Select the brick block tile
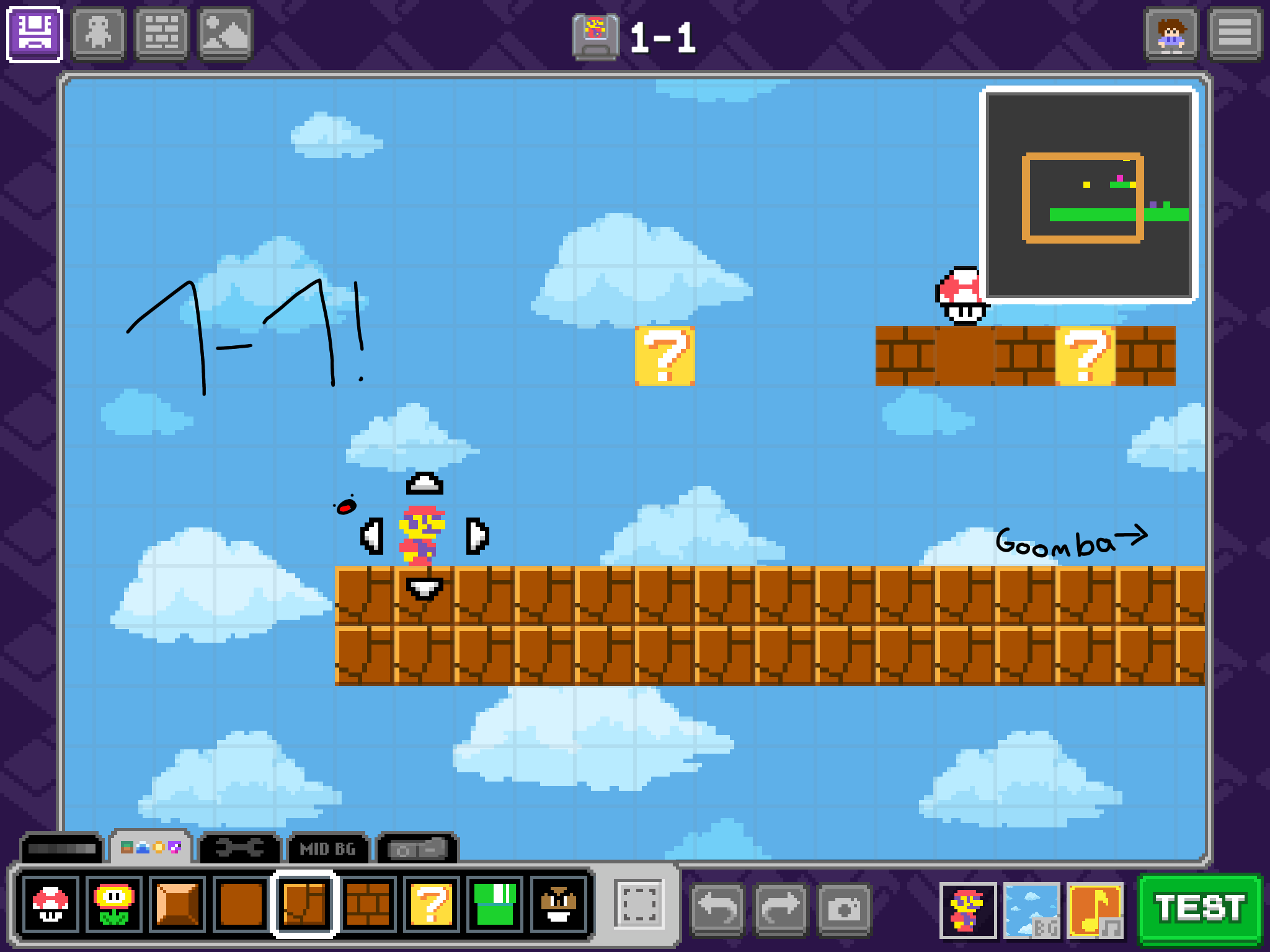This screenshot has height=952, width=1270. tap(368, 905)
